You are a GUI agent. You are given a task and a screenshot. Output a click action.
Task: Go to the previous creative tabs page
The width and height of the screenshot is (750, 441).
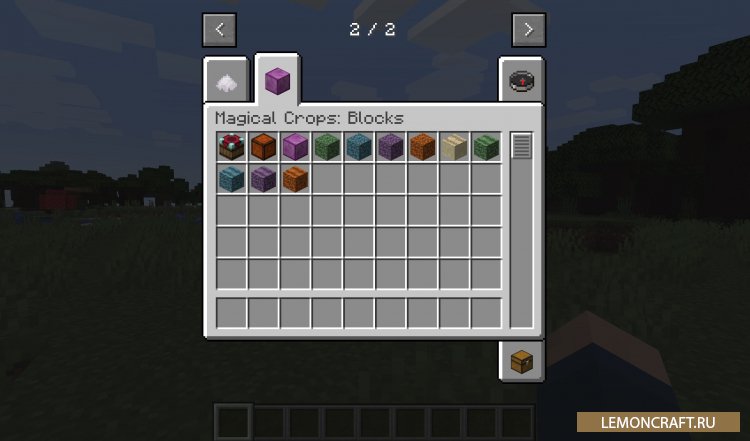click(219, 30)
